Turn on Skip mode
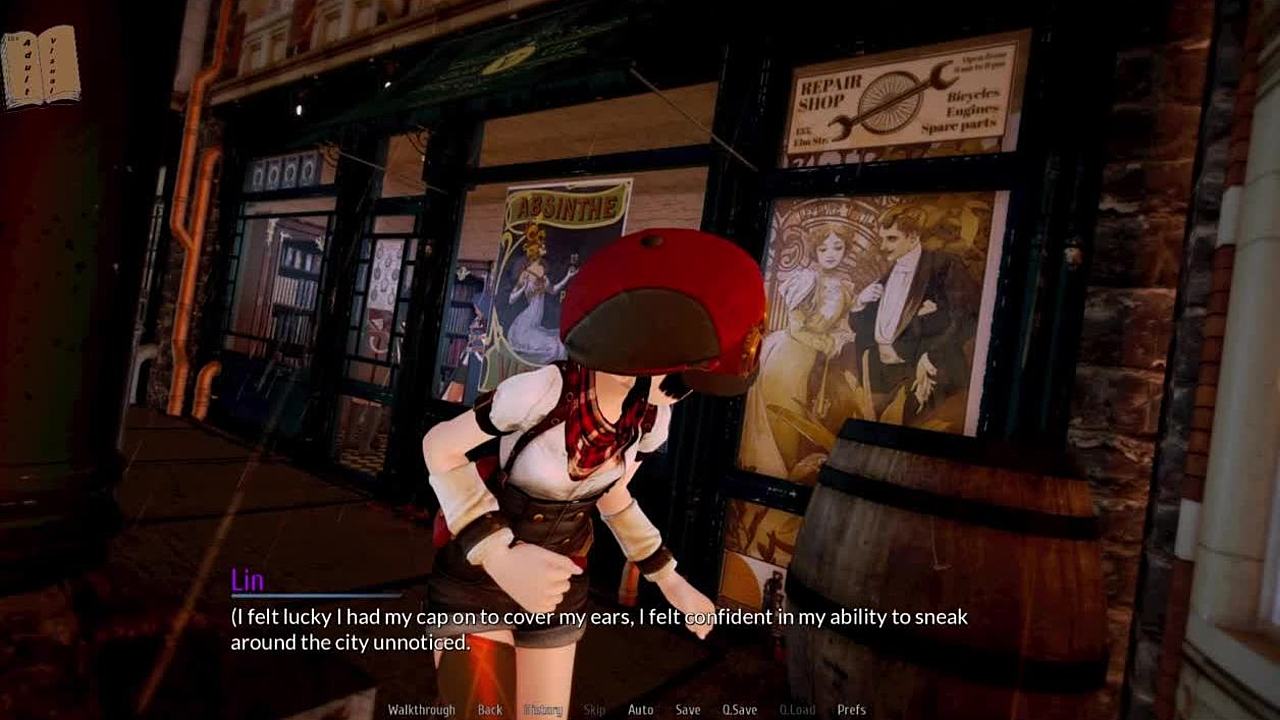 click(x=594, y=710)
